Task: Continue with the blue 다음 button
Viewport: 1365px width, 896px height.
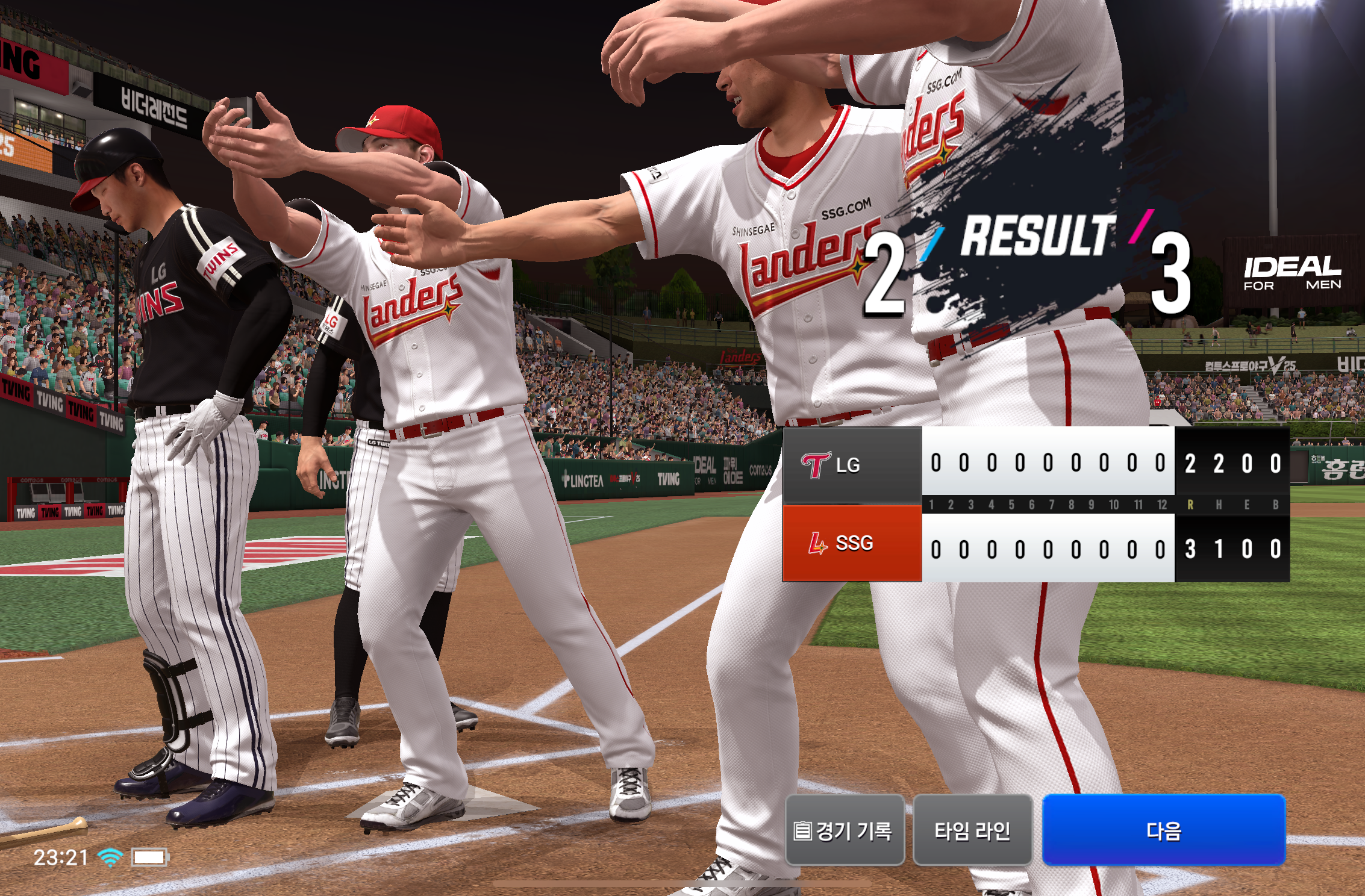Action: point(1163,830)
